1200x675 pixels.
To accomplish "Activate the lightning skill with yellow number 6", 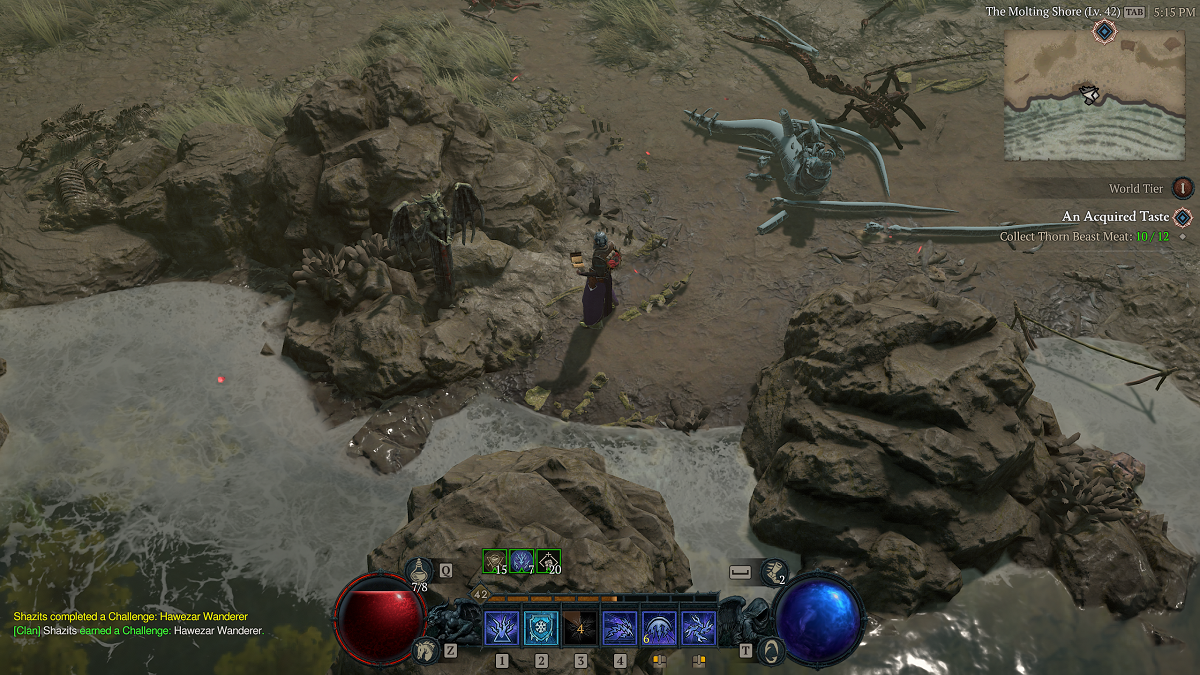I will click(659, 628).
